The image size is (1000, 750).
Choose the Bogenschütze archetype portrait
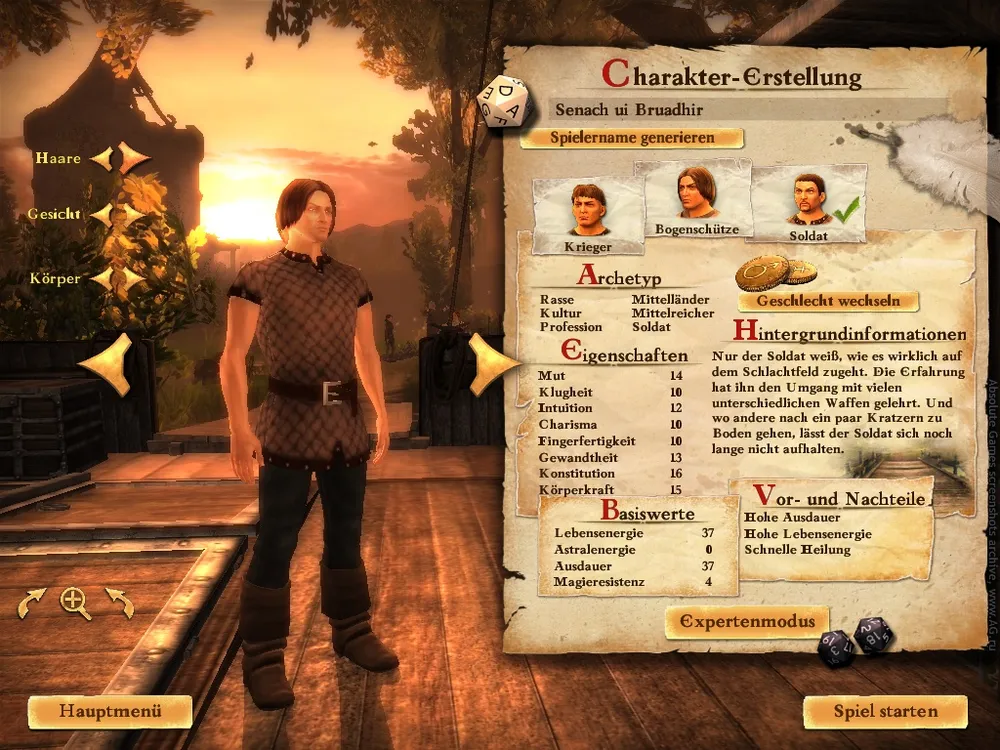(x=697, y=200)
